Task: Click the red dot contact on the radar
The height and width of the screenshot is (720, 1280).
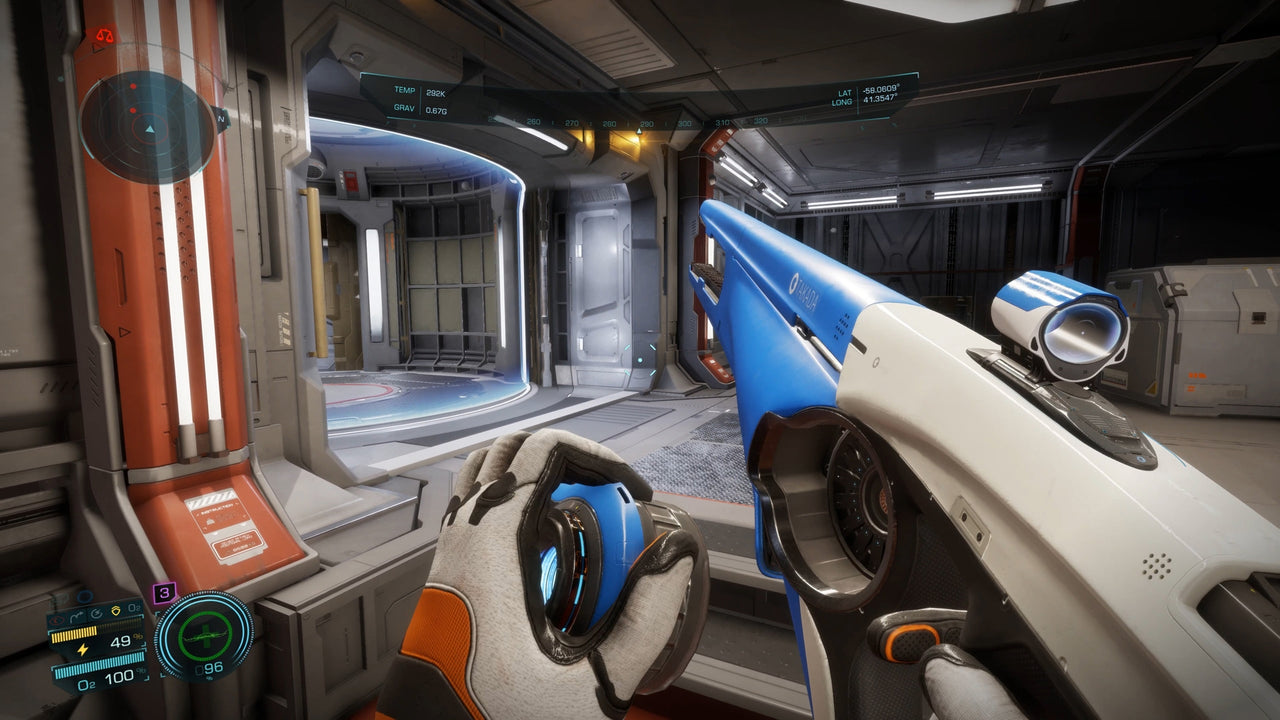Action: (x=133, y=87)
